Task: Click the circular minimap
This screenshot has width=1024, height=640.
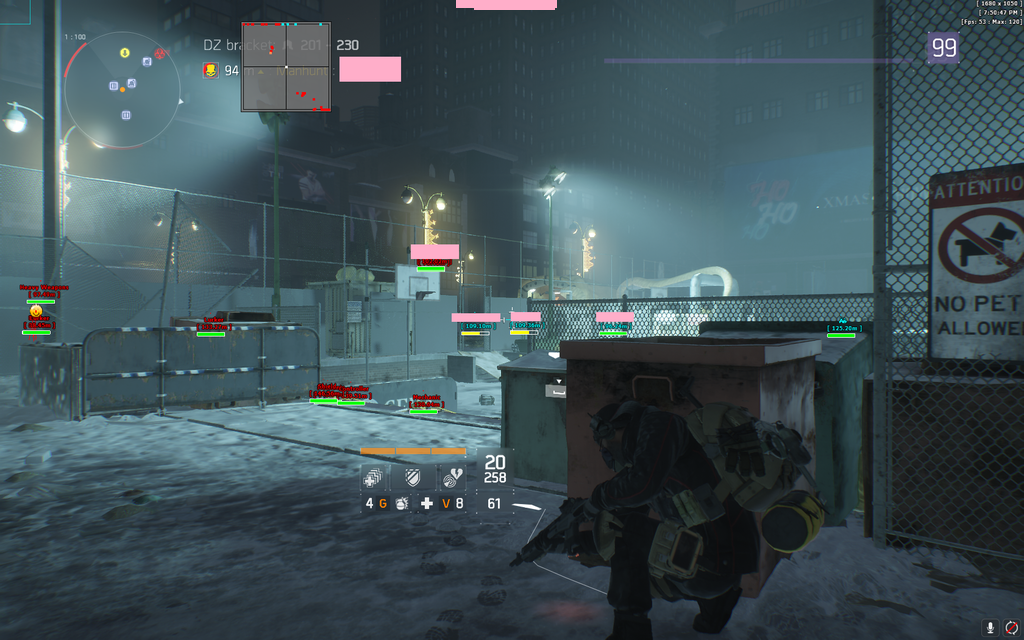Action: pyautogui.click(x=122, y=90)
